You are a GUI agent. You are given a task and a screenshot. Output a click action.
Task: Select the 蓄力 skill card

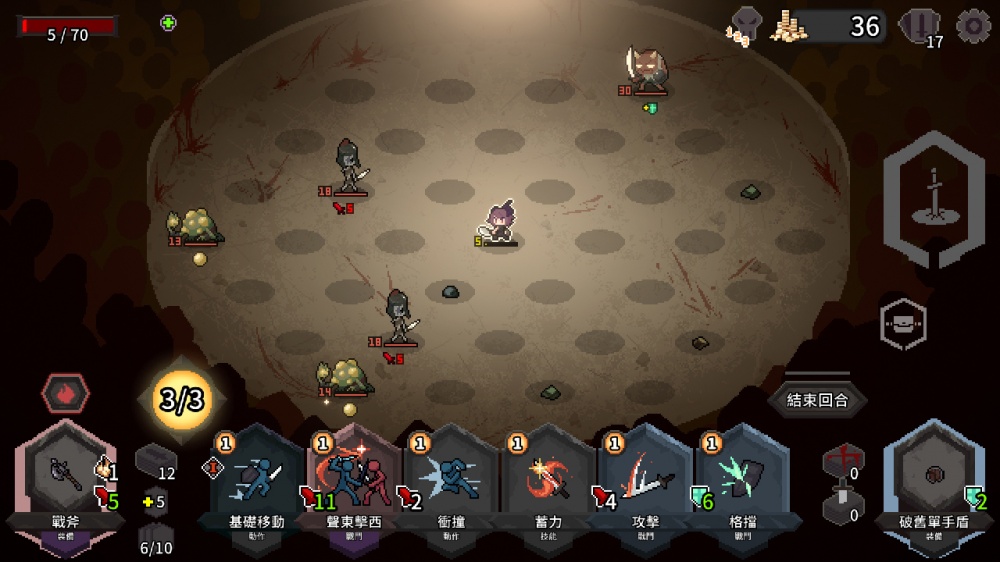pos(548,480)
